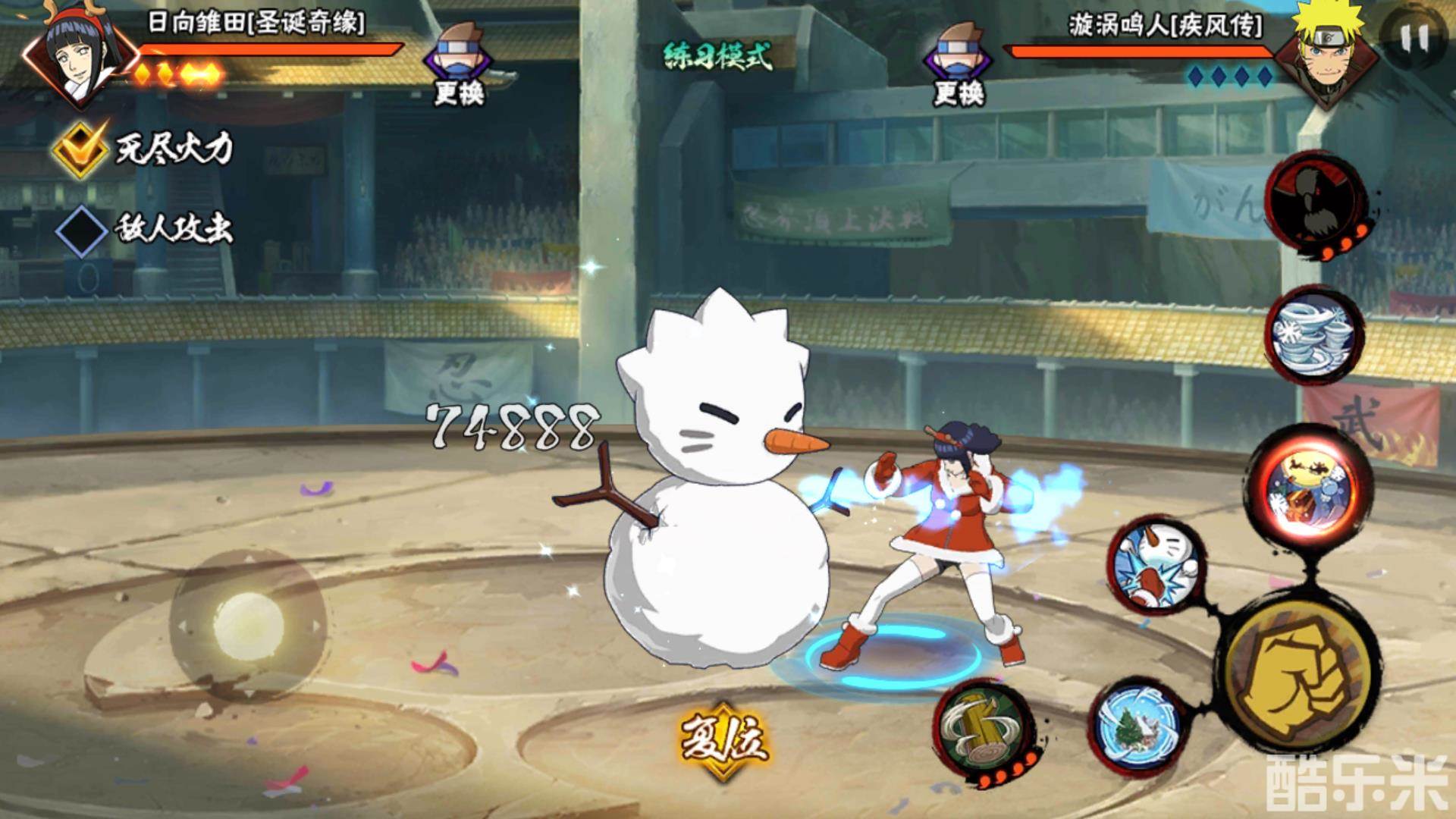
Task: Toggle the 无尽火力 checkbox off
Action: tap(80, 148)
